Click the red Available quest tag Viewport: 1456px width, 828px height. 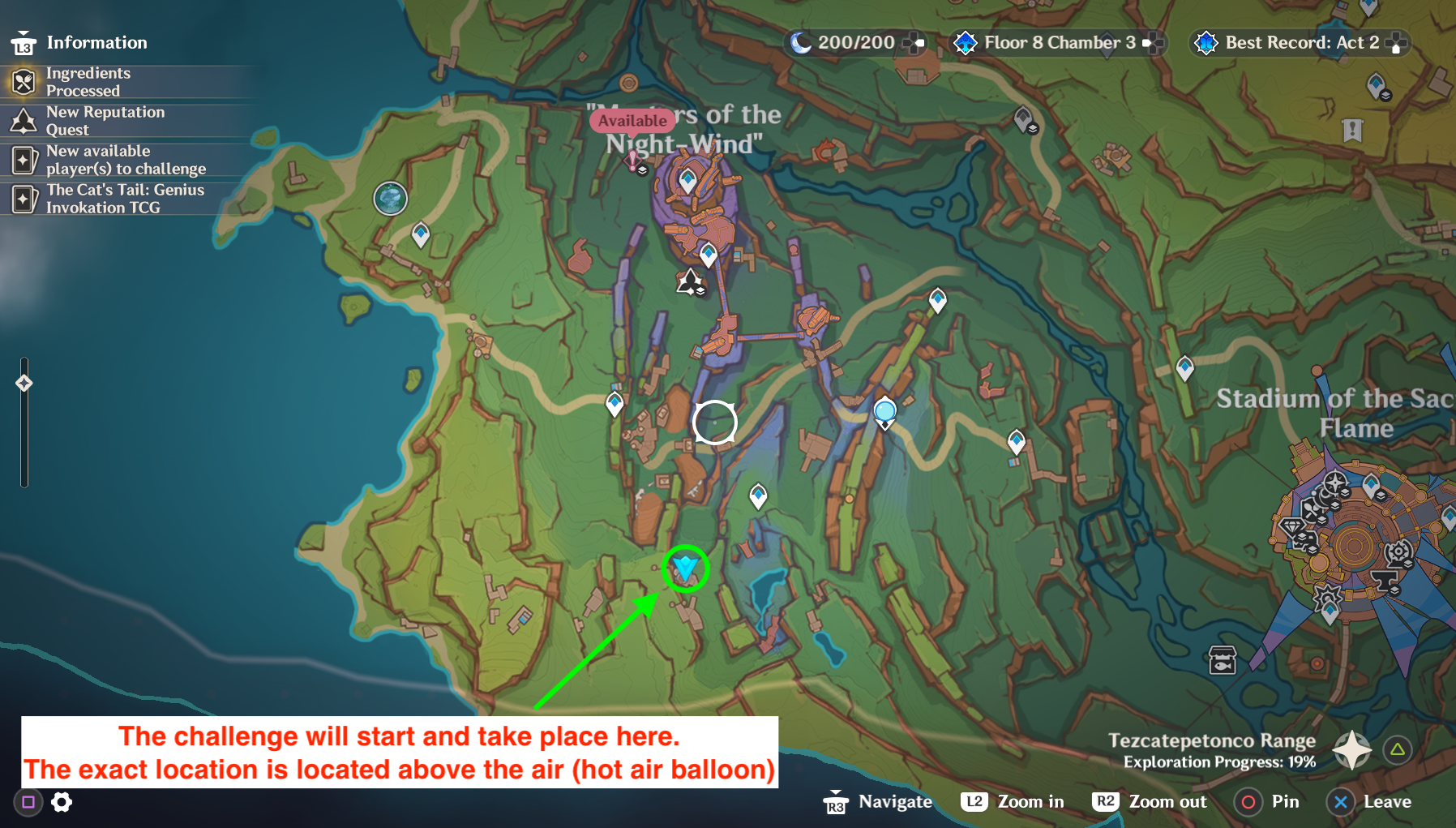coord(632,121)
